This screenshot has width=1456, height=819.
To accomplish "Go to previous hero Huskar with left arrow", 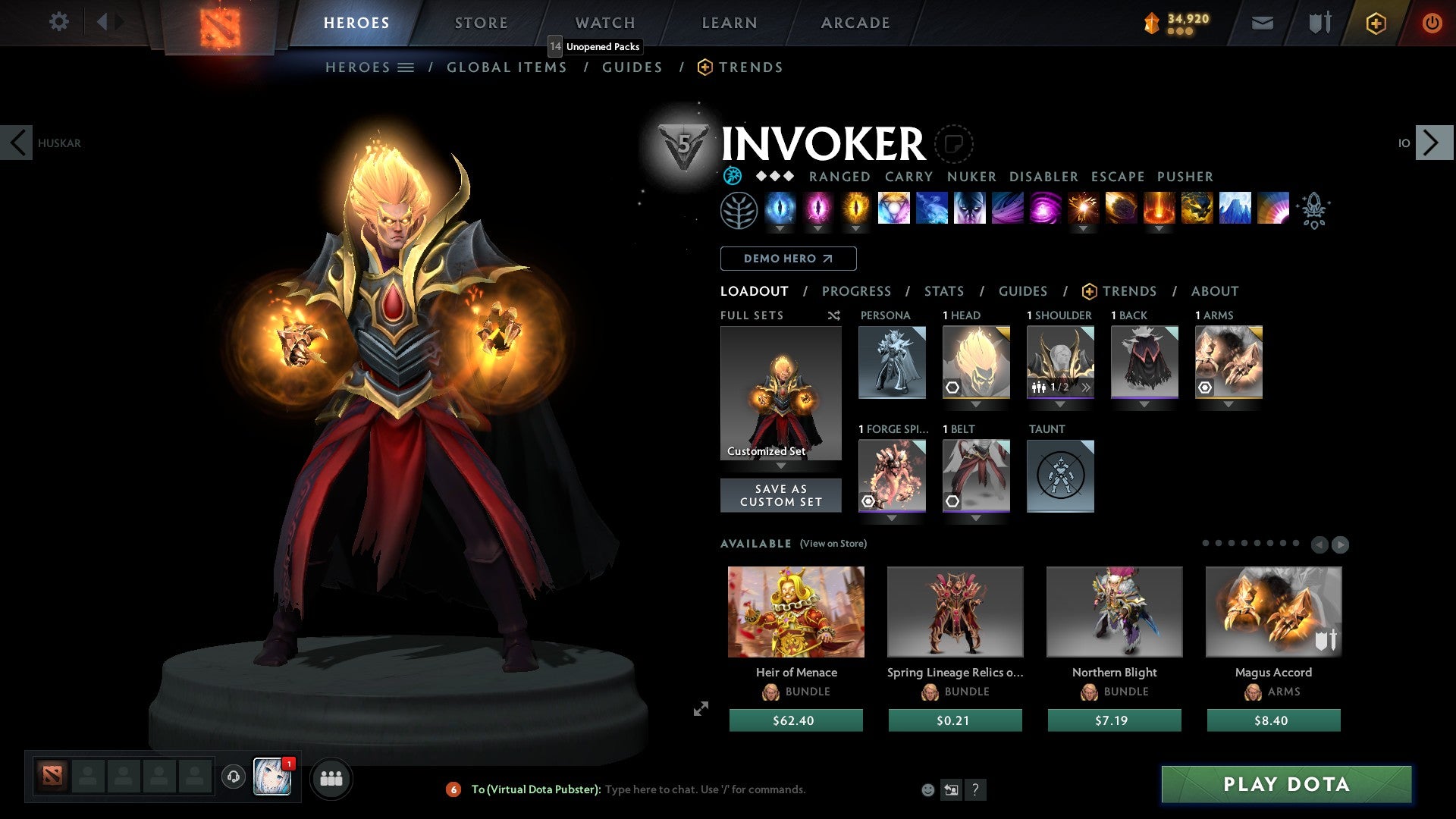I will tap(18, 143).
